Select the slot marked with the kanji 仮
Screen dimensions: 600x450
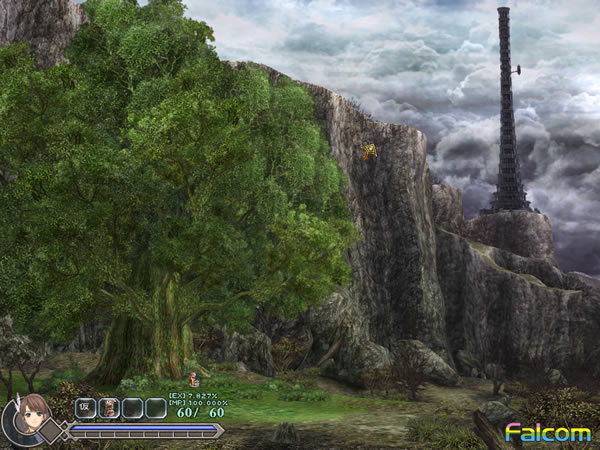[x=85, y=408]
